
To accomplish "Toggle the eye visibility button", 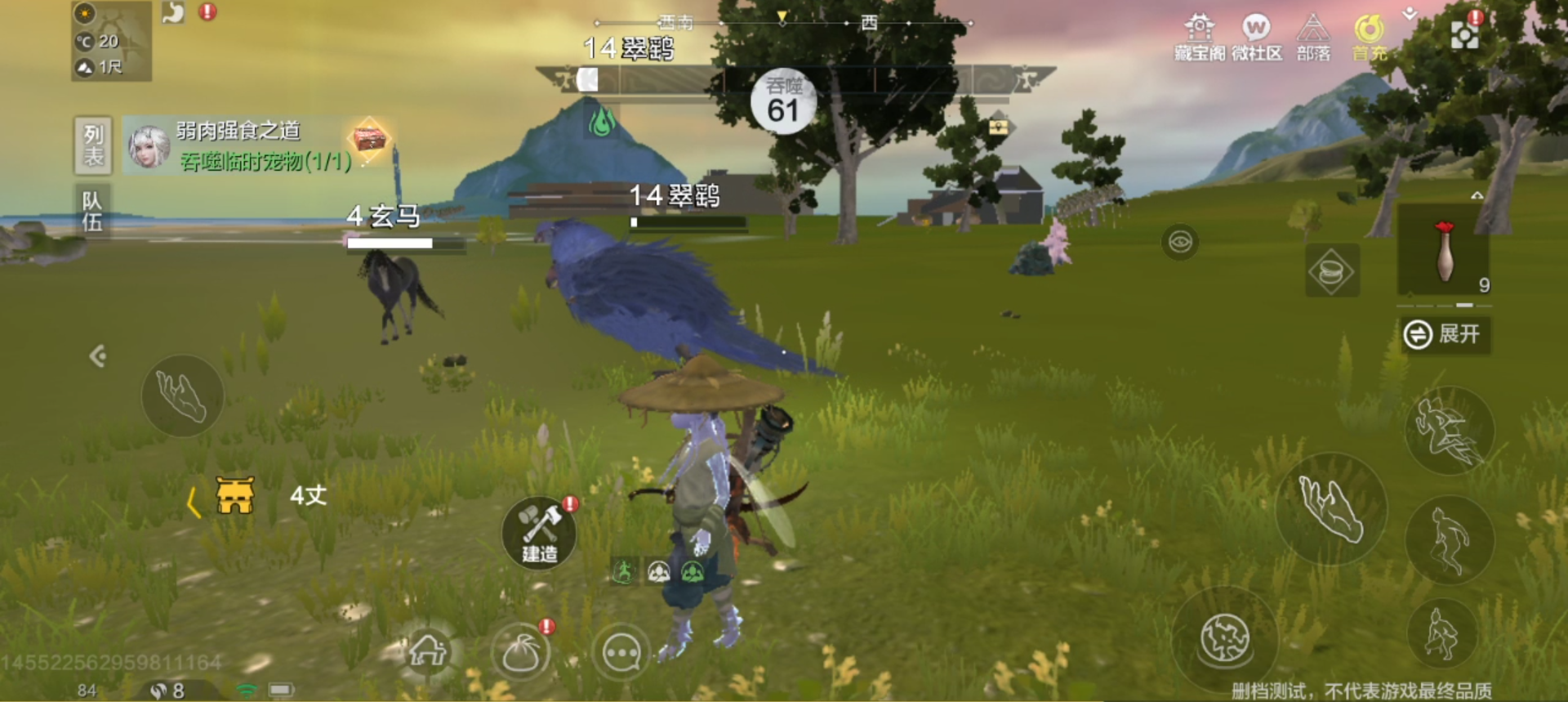I will click(1180, 242).
